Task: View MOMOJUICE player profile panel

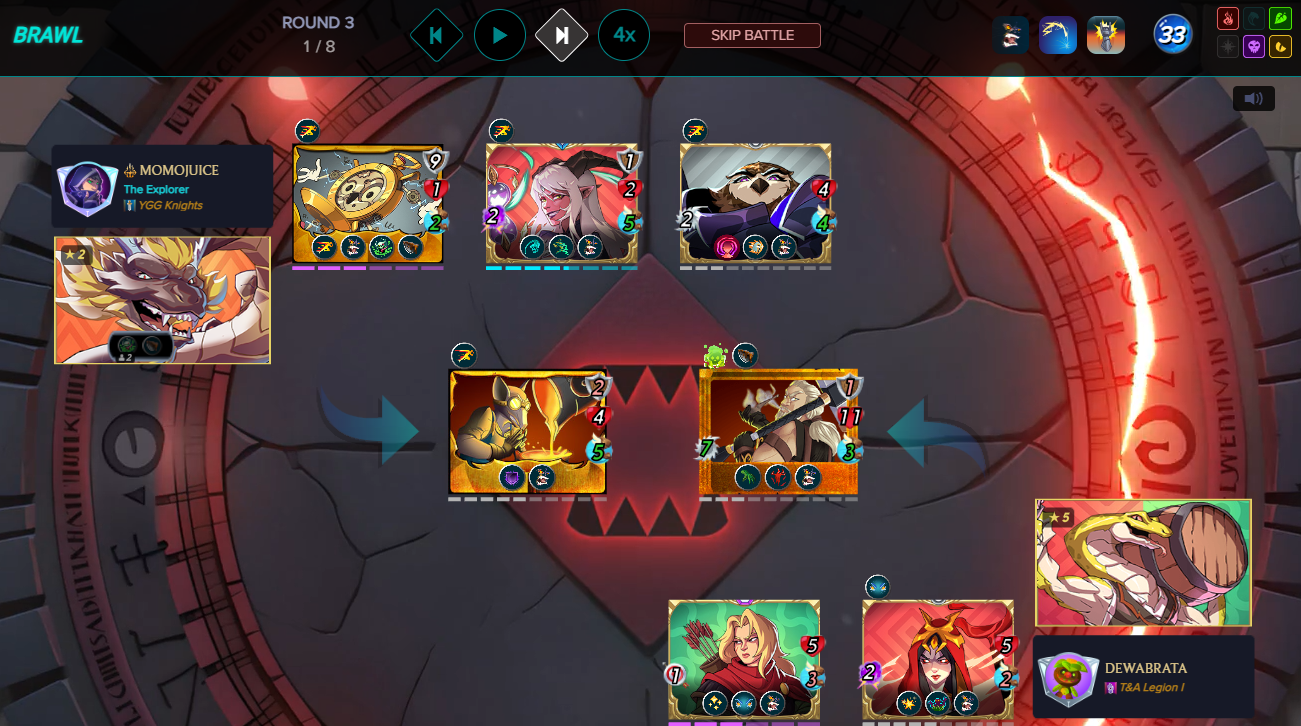Action: pyautogui.click(x=162, y=187)
